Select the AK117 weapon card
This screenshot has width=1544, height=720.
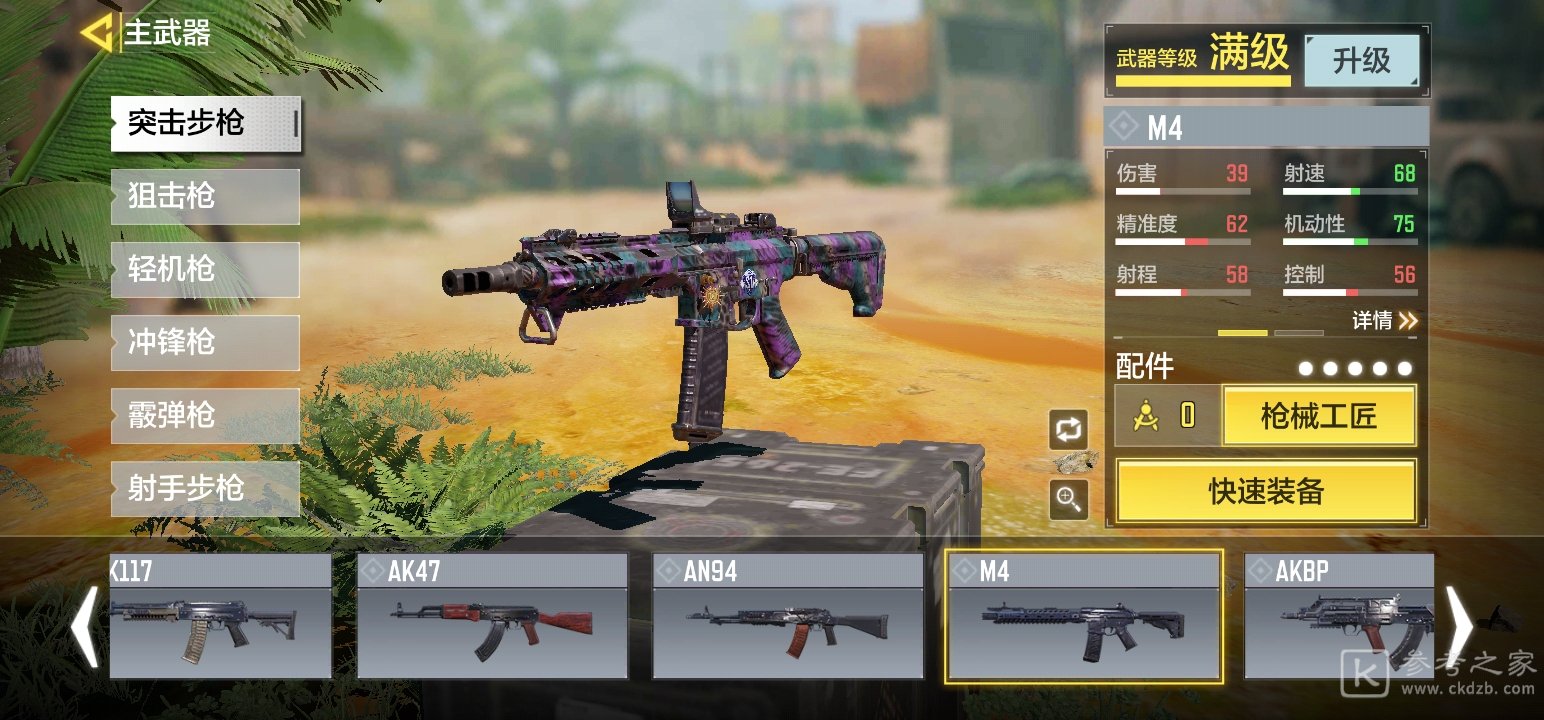220,616
